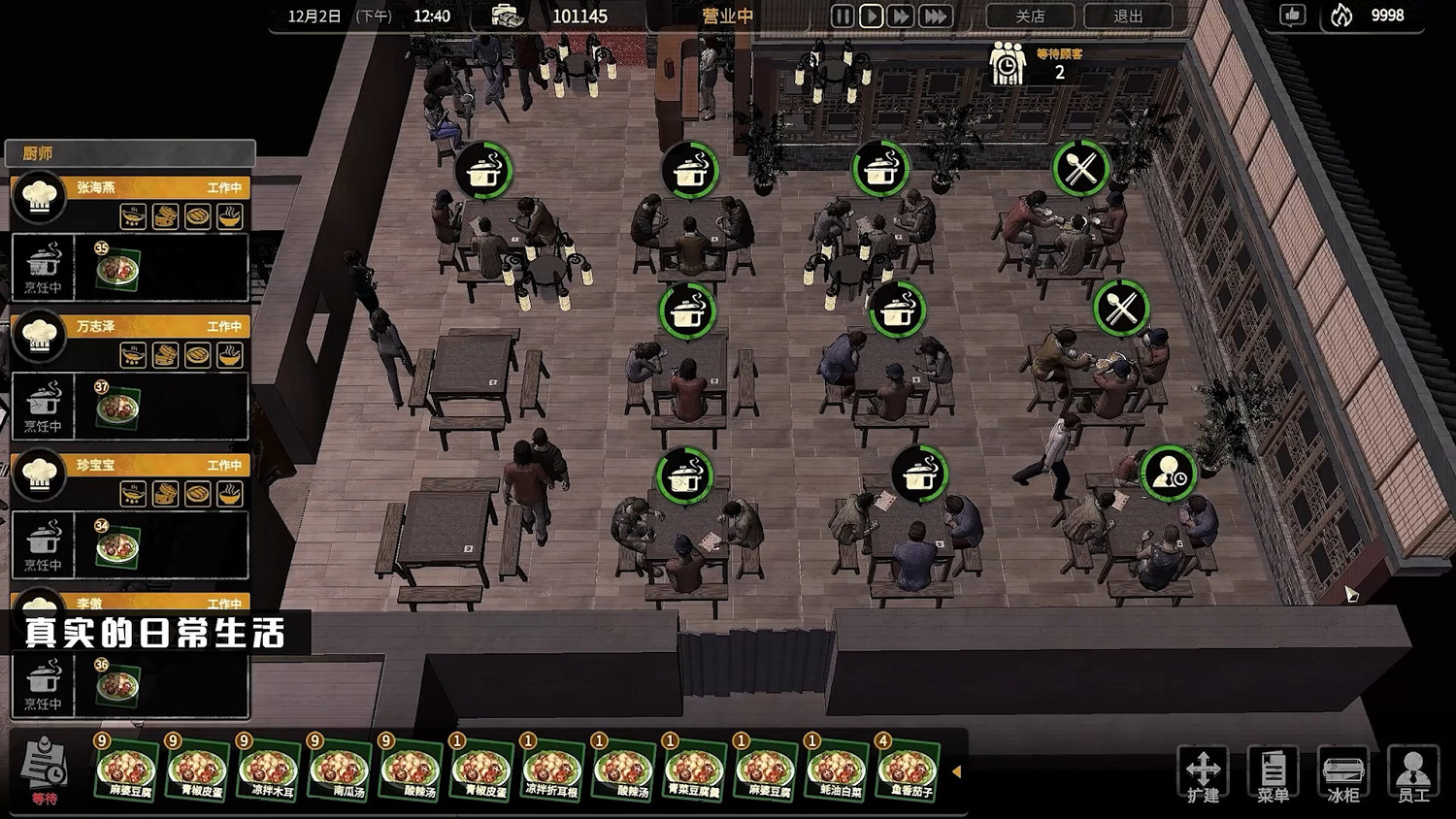The height and width of the screenshot is (819, 1456).
Task: Open the 扩建 expansion menu
Action: (1203, 774)
